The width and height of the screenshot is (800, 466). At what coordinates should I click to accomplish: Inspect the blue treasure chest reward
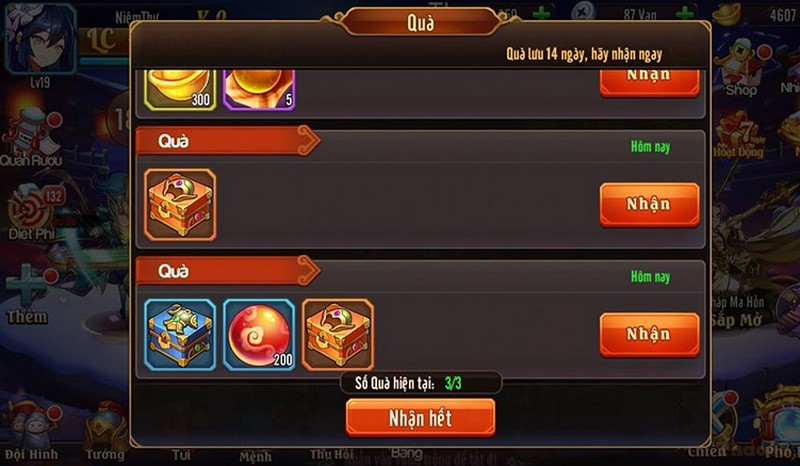180,334
